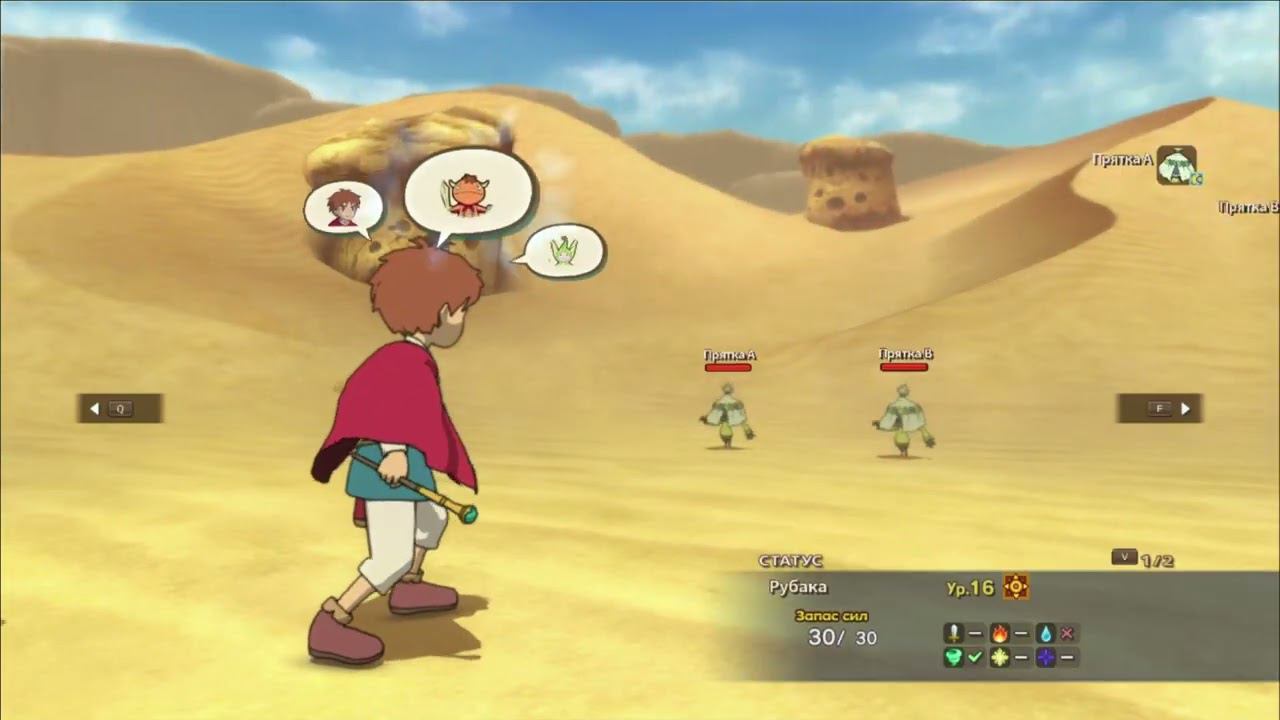
Task: Select the Прятка A enemy nameplate
Action: [729, 353]
